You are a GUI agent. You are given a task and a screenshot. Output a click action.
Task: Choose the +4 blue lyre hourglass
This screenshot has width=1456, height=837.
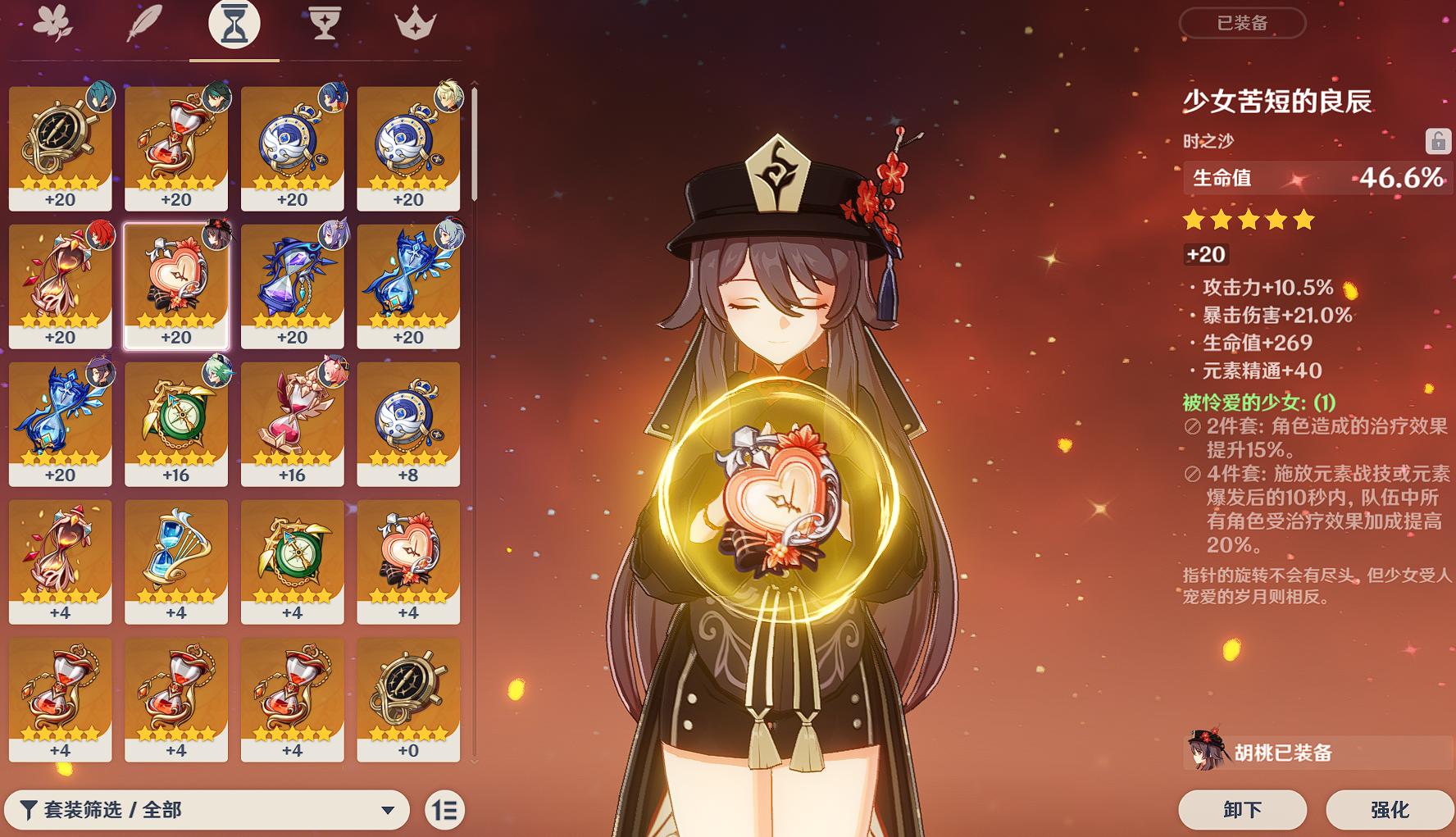176,562
